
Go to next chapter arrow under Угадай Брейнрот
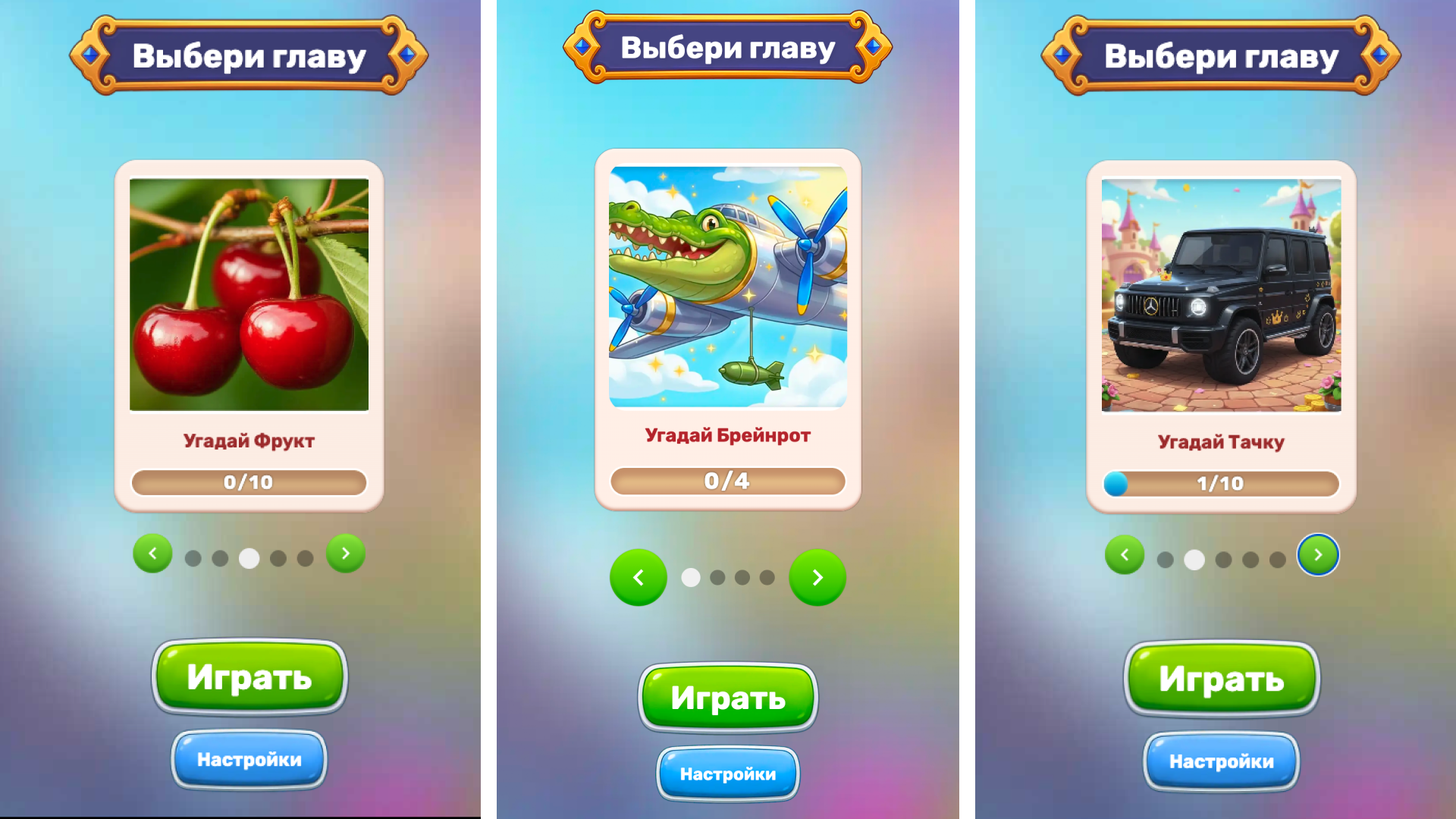(817, 577)
